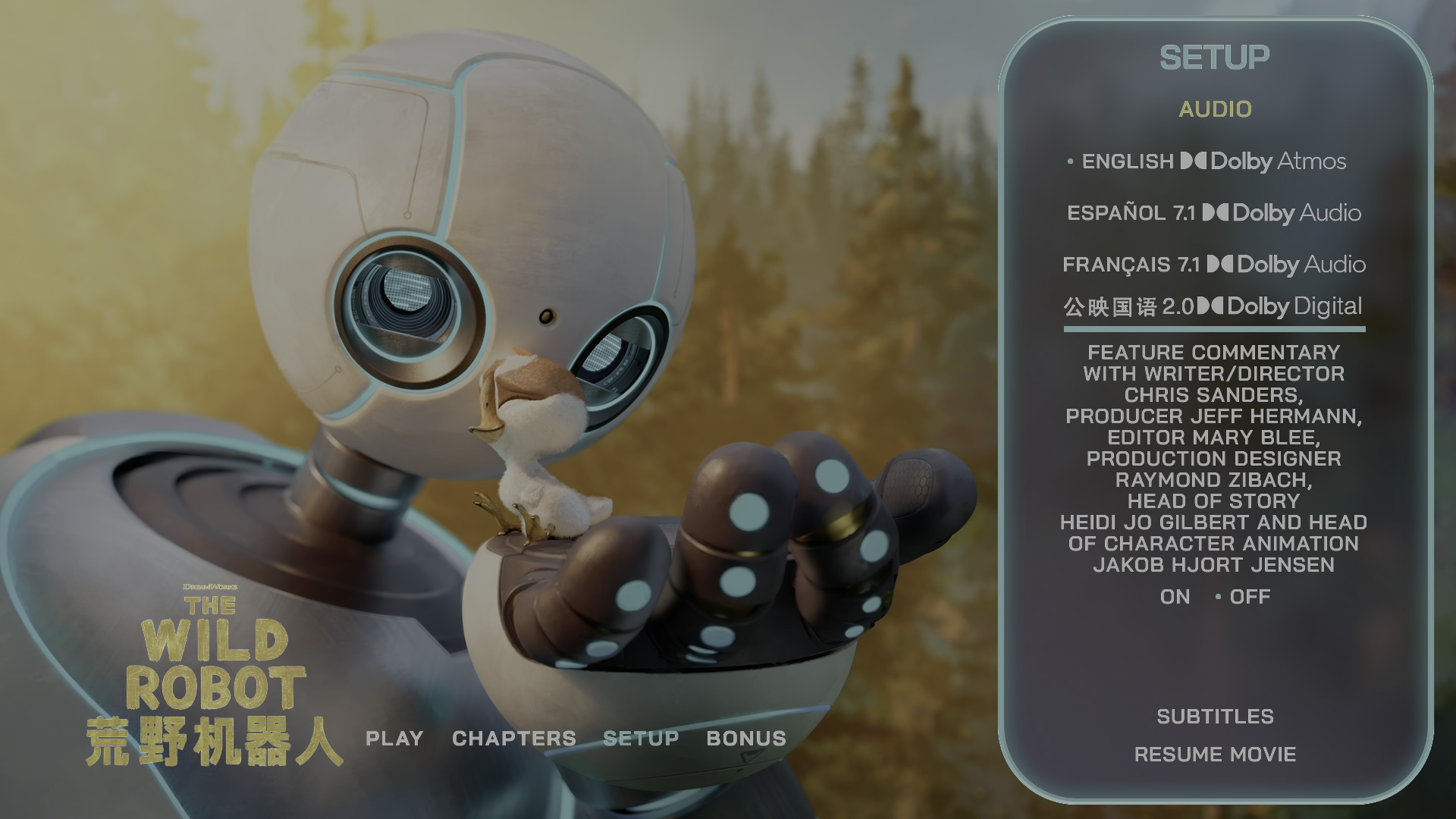Screen dimensions: 1456x819
Task: Open the Bonus features menu
Action: click(x=746, y=739)
